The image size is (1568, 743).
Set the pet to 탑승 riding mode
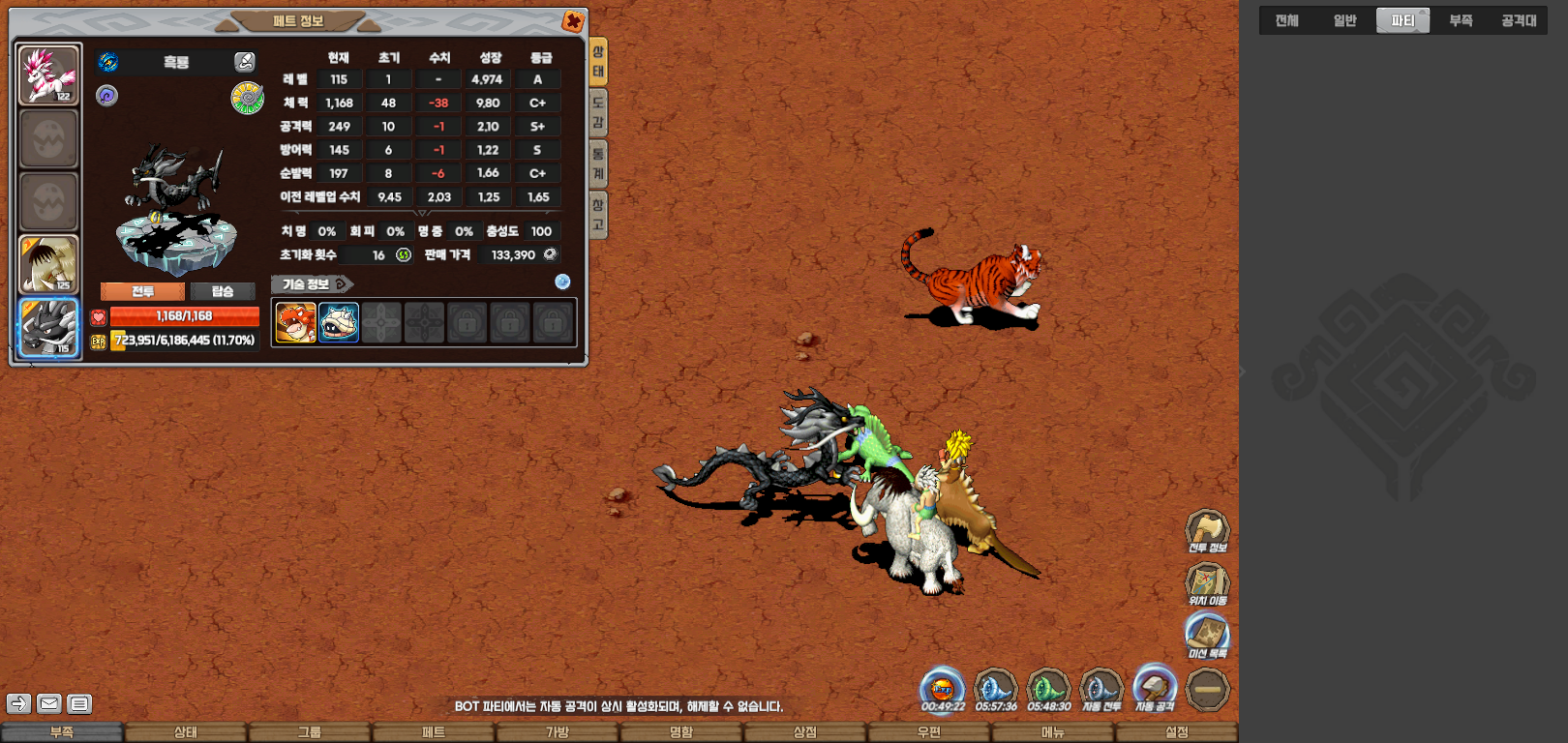(x=223, y=291)
